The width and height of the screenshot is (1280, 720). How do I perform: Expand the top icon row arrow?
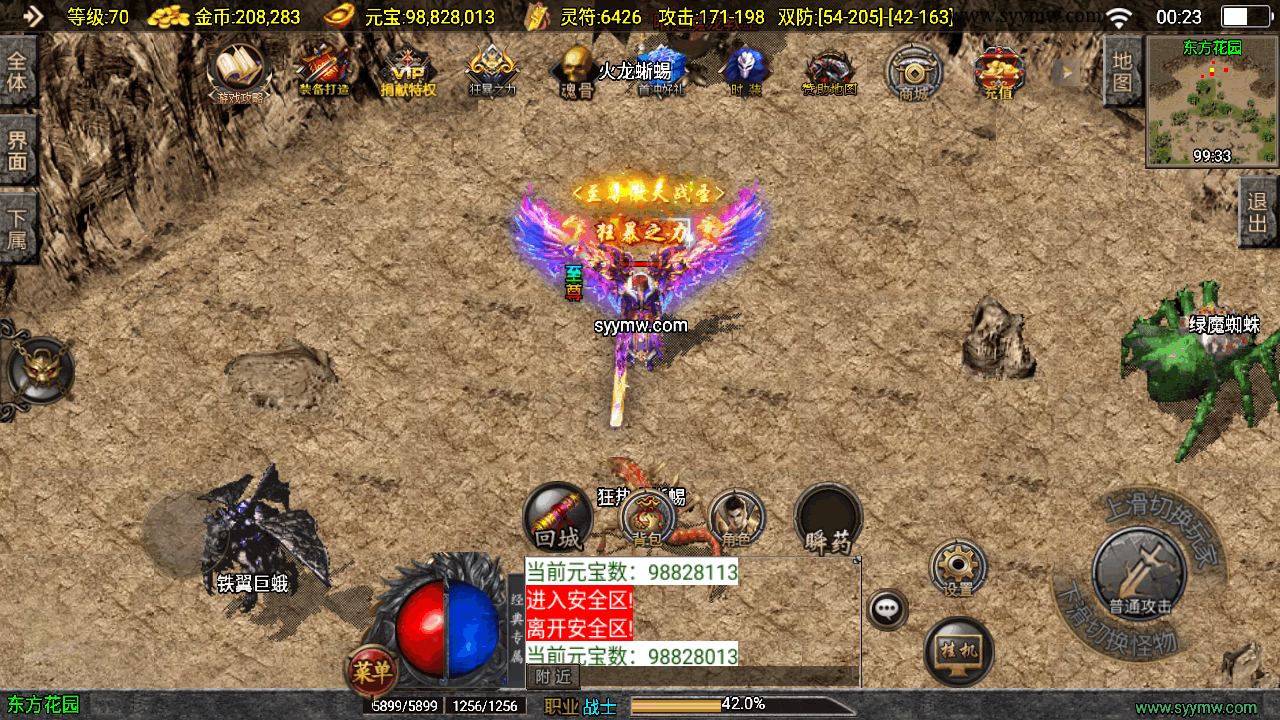tap(1069, 72)
